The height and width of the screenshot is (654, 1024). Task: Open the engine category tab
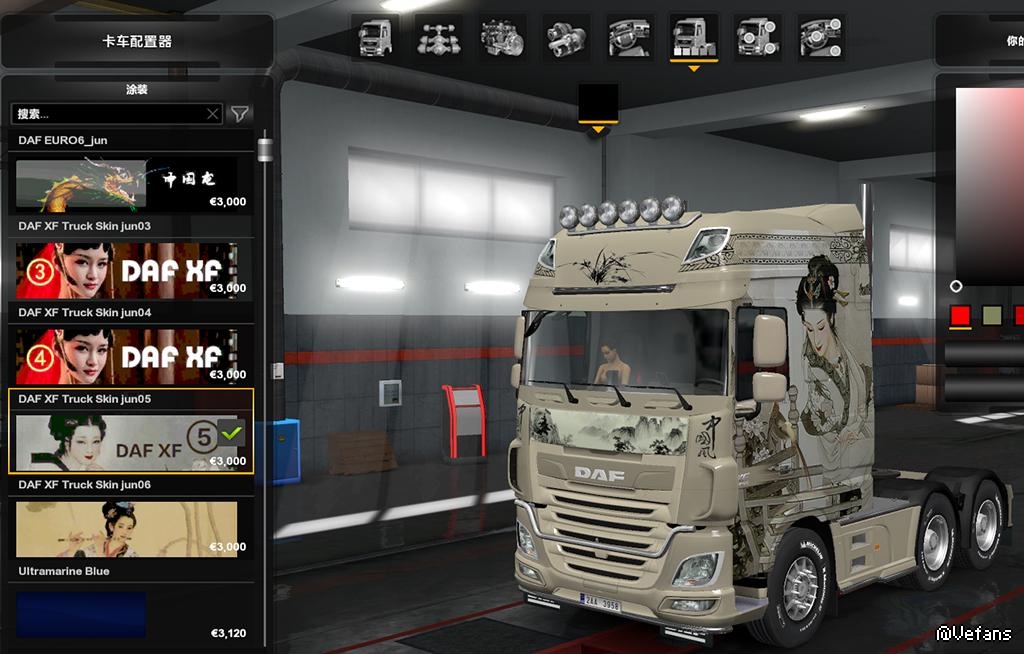coord(501,37)
